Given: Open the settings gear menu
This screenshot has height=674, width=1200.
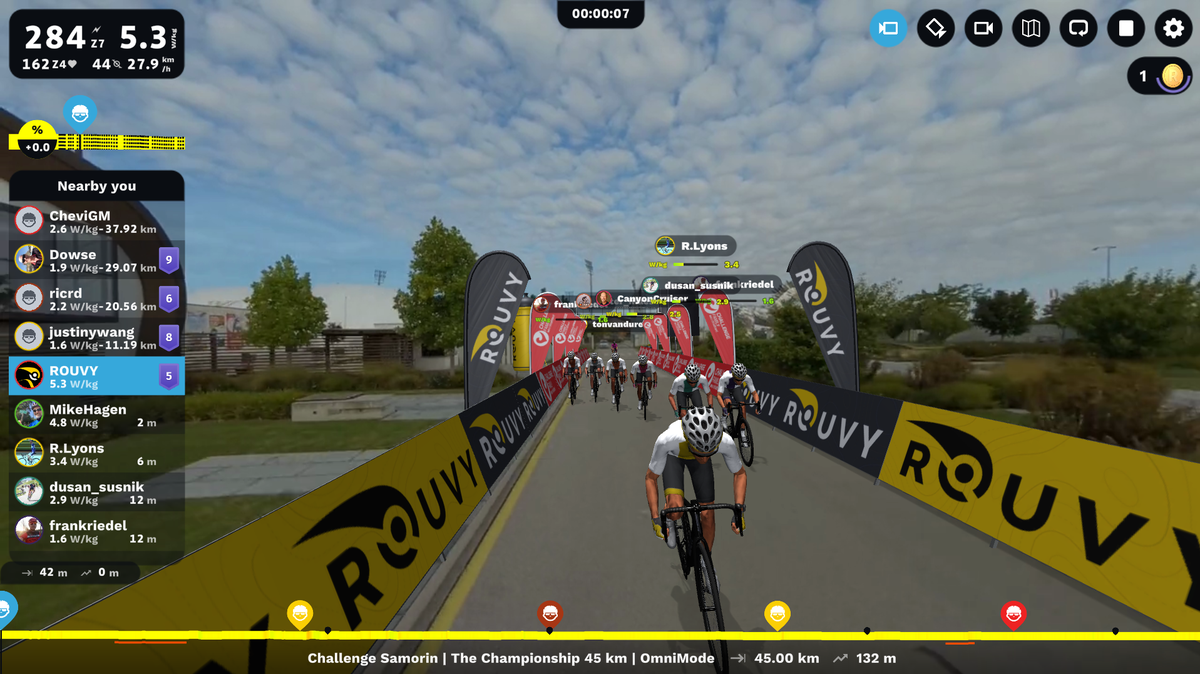Looking at the screenshot, I should pos(1173,28).
